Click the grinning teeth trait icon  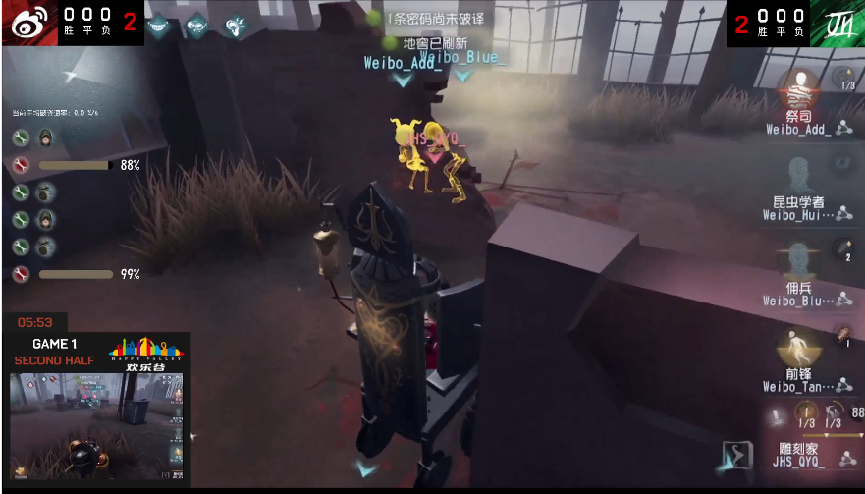[158, 23]
